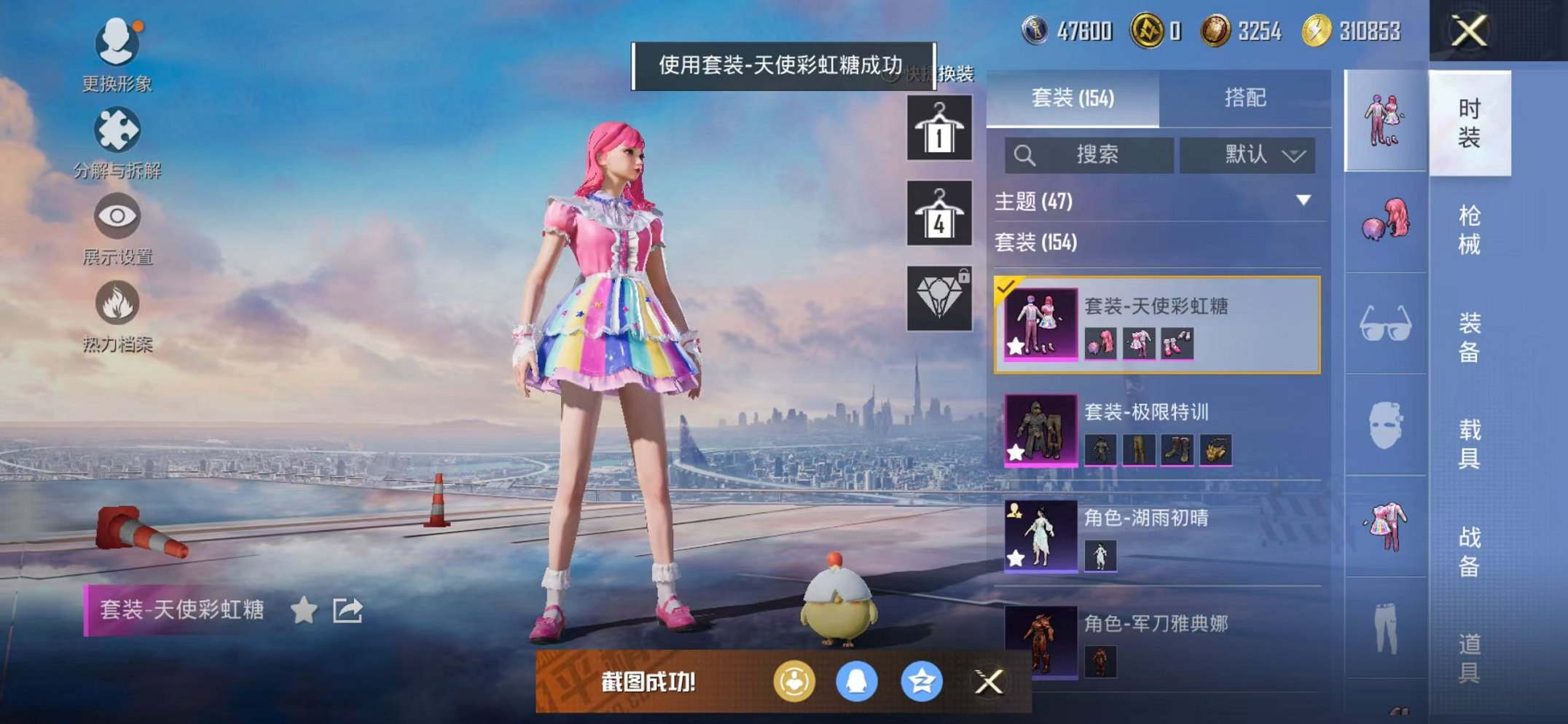
Task: Open the 默认 sorting dropdown
Action: tap(1247, 155)
